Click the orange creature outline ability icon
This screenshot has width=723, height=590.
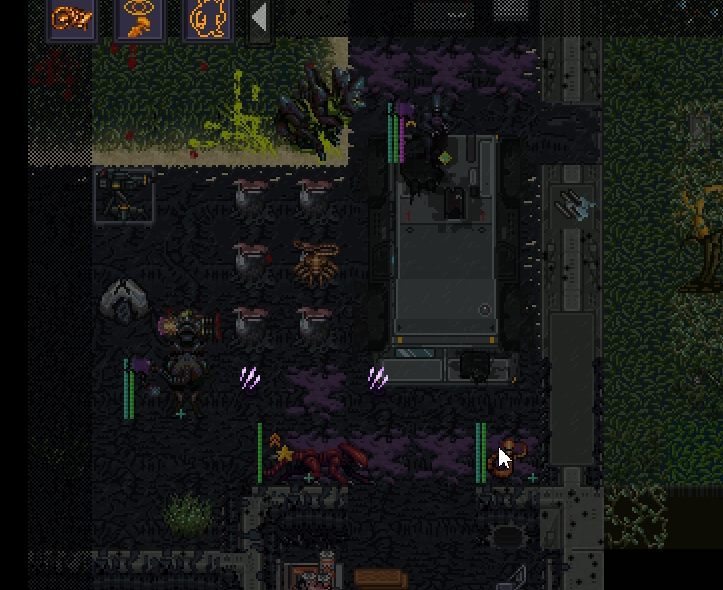(x=208, y=18)
